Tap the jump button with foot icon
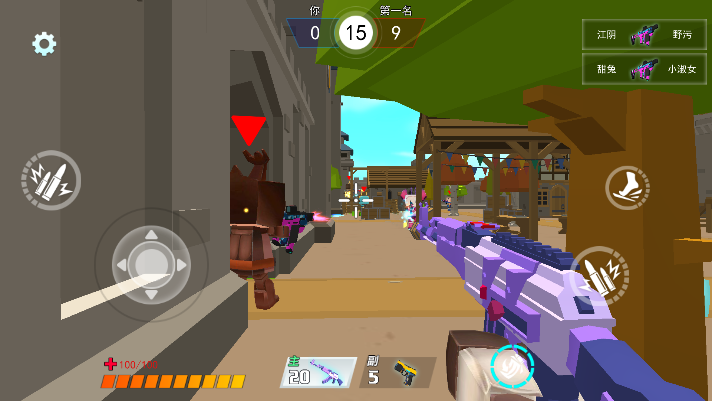Image resolution: width=712 pixels, height=401 pixels. coord(627,187)
